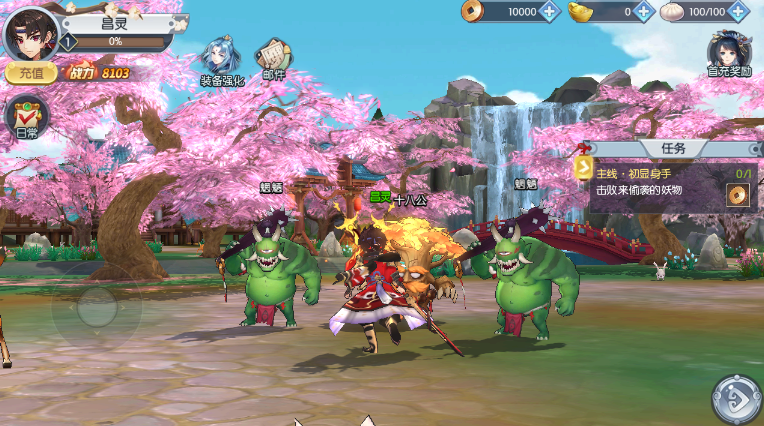Screen dimensions: 764x426
Task: Collapse the quest panel arrow
Action: click(x=583, y=167)
